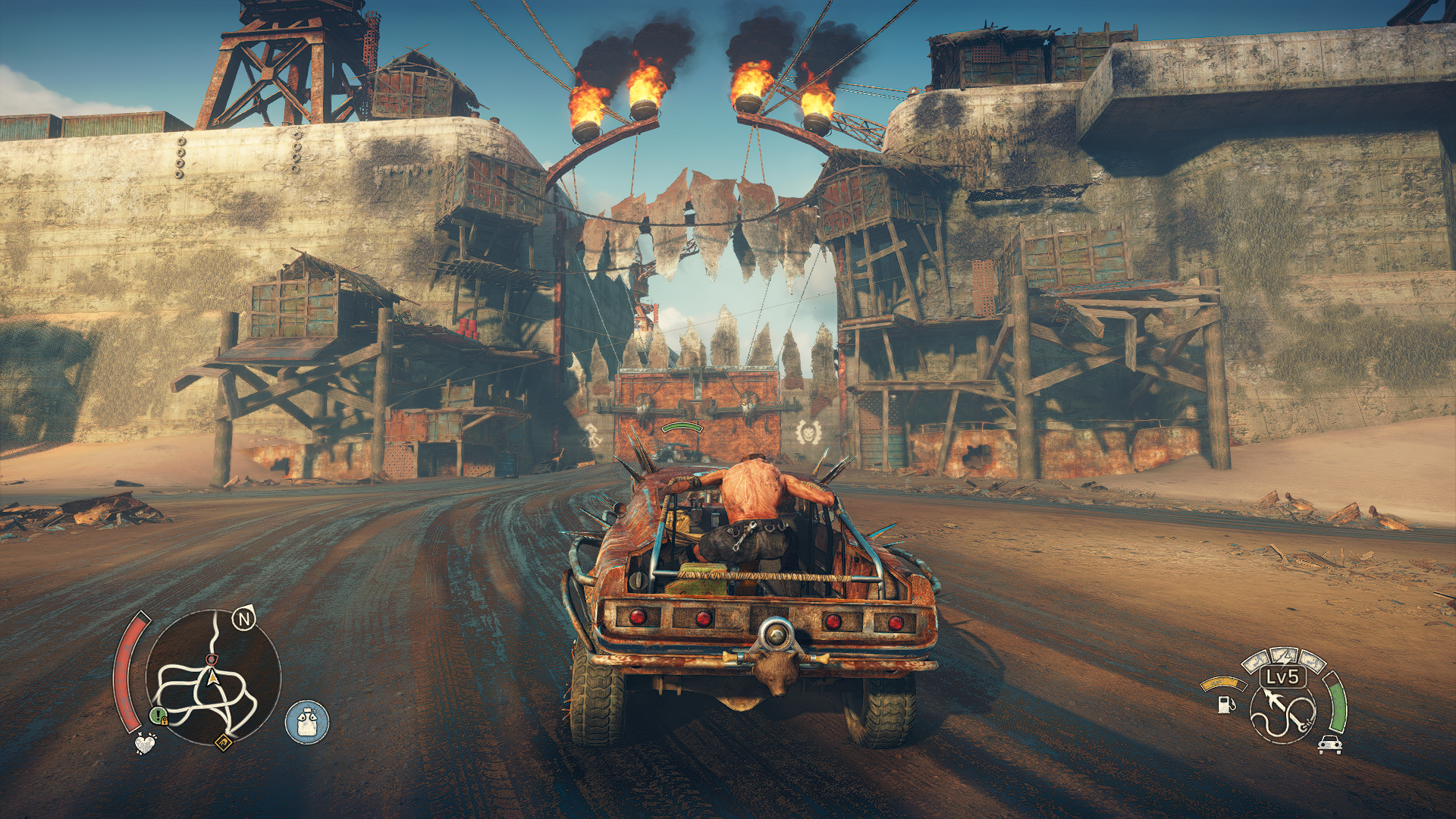1456x819 pixels.
Task: Click the heart health icon
Action: [x=145, y=743]
